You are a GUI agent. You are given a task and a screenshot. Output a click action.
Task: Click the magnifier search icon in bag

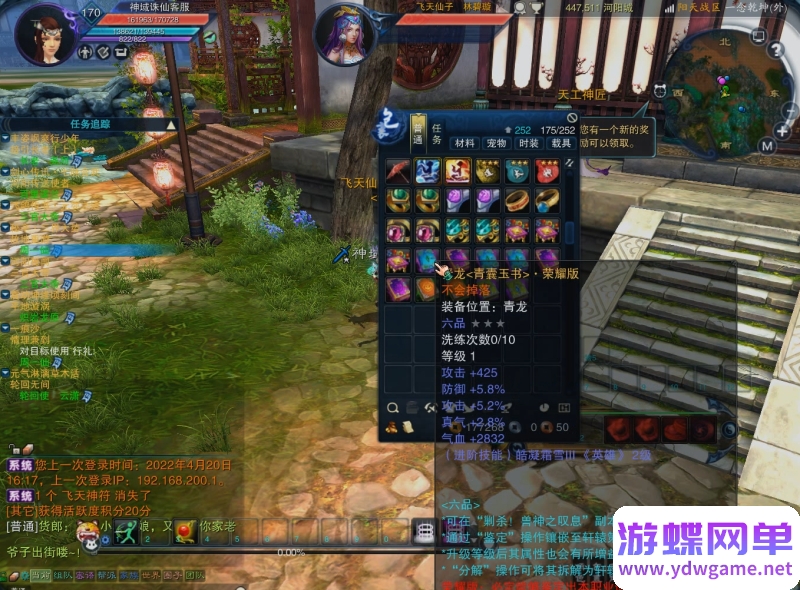[394, 407]
